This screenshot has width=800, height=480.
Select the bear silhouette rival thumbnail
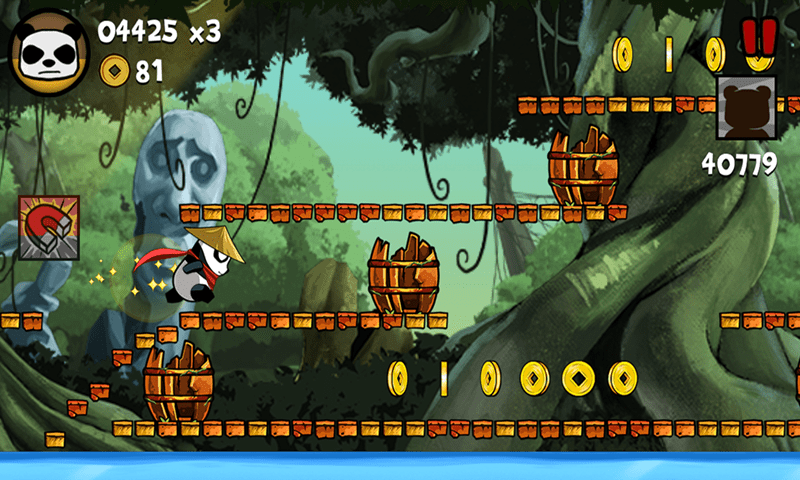pyautogui.click(x=746, y=108)
